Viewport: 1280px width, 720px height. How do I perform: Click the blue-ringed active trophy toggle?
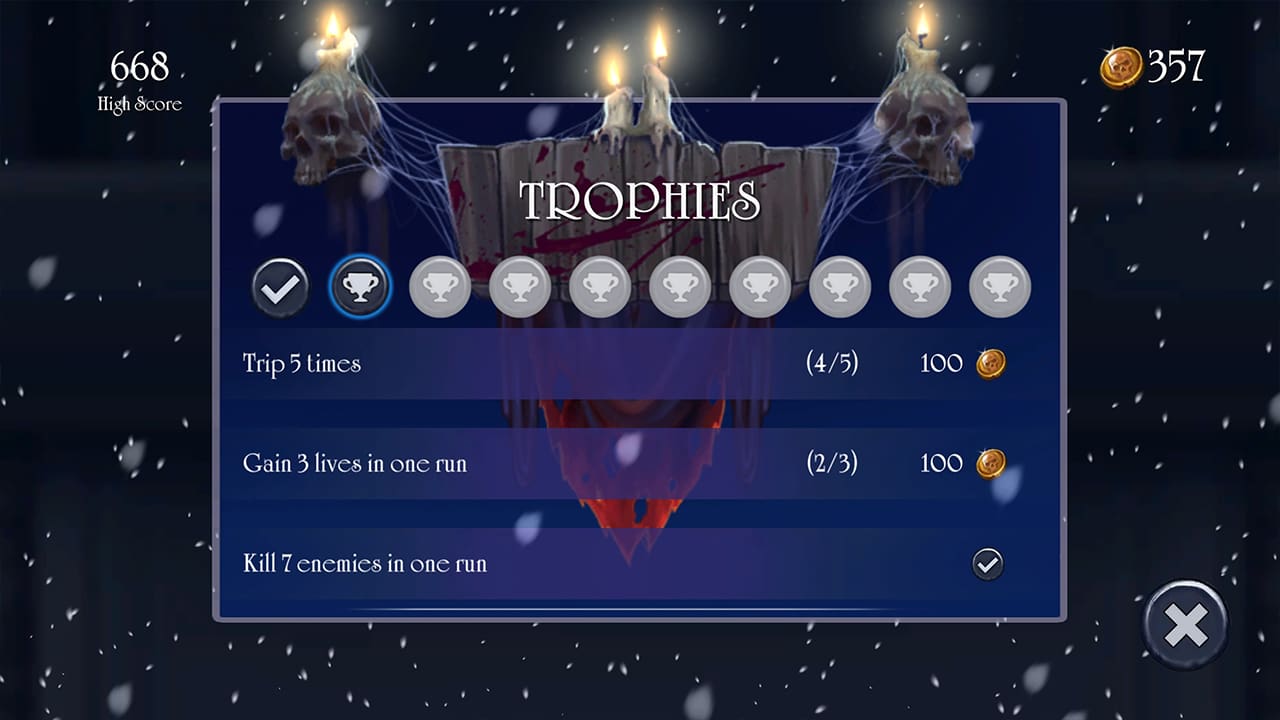click(x=361, y=287)
